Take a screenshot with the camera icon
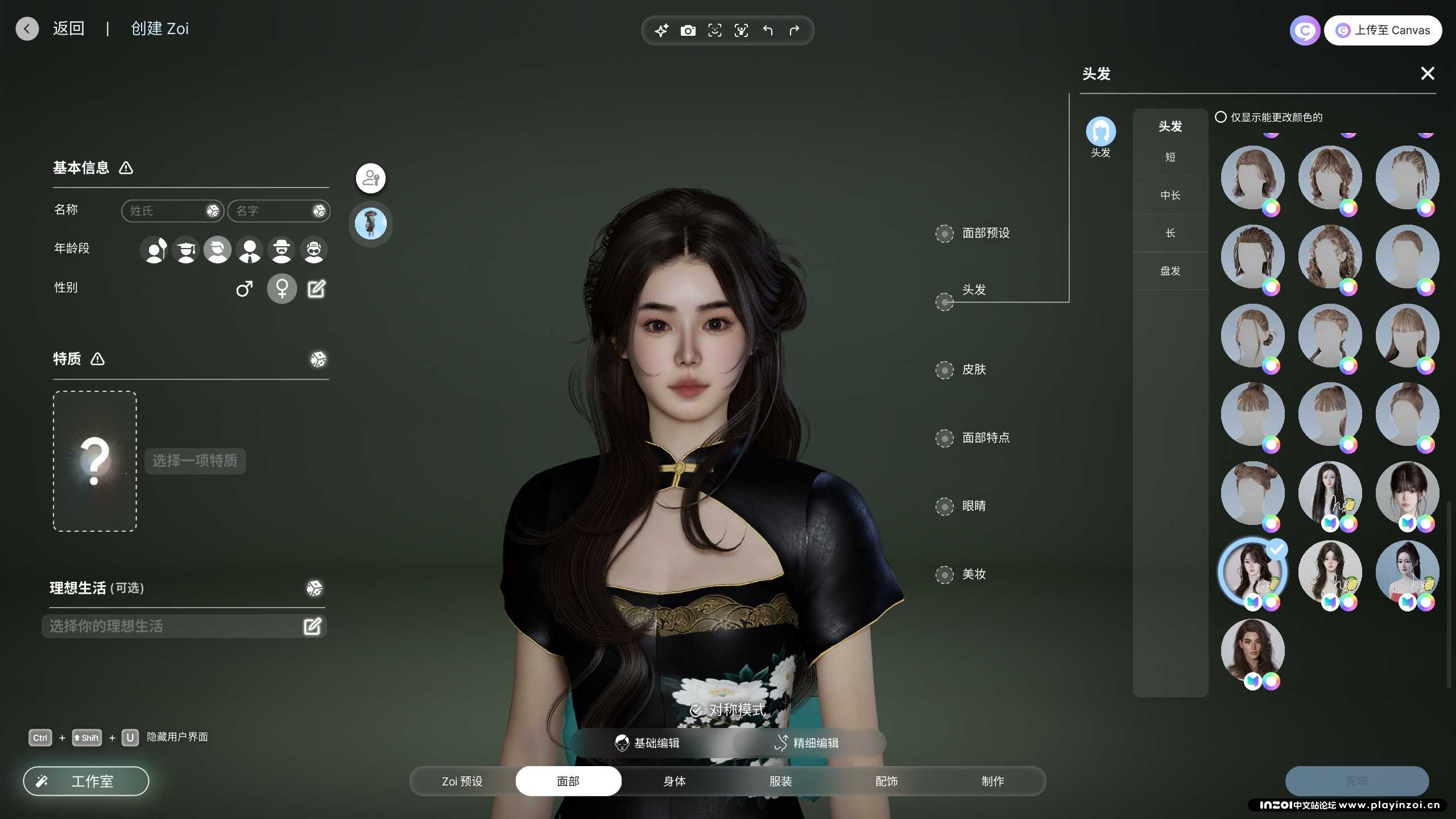1456x819 pixels. [x=688, y=31]
